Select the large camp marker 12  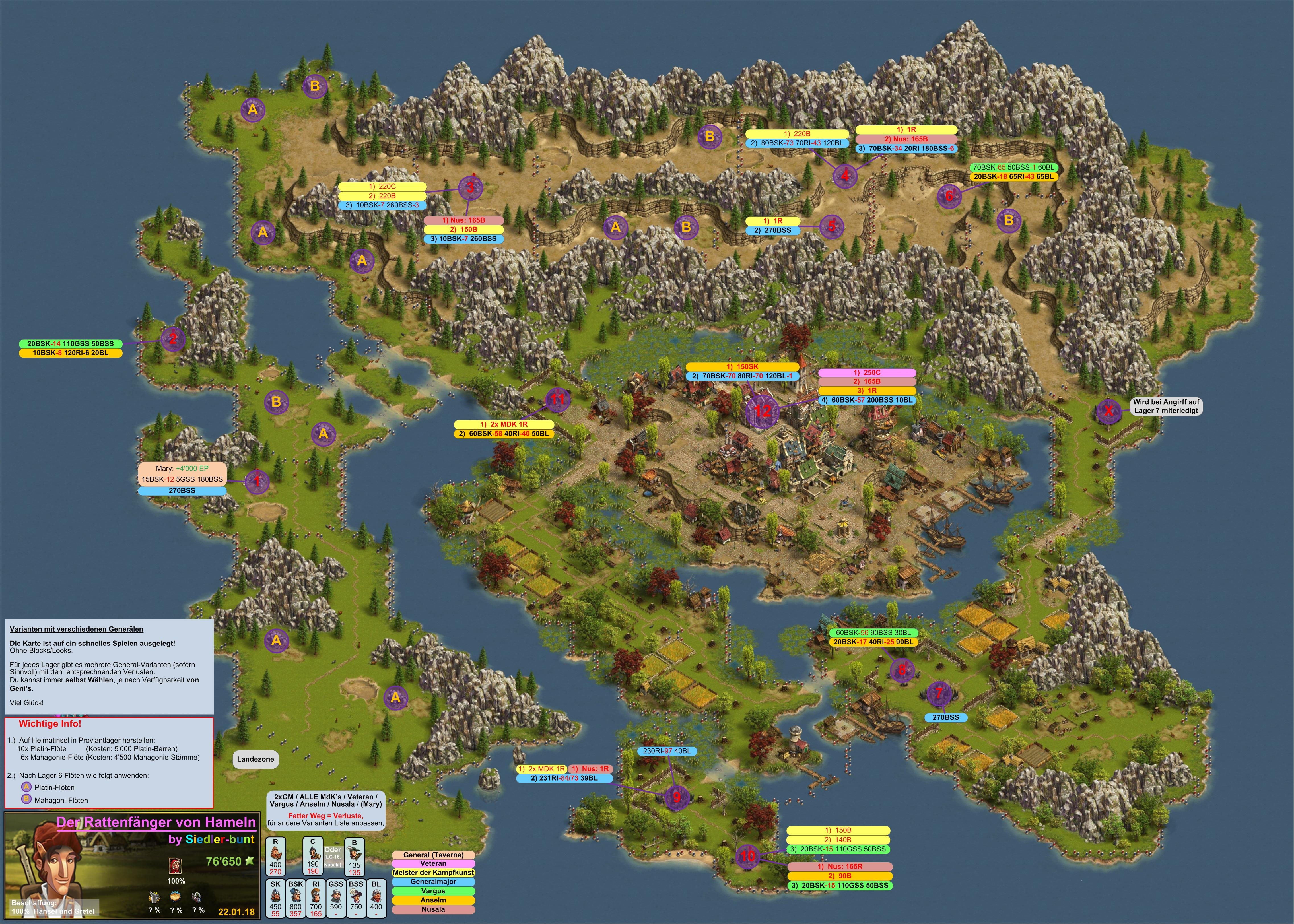point(762,410)
